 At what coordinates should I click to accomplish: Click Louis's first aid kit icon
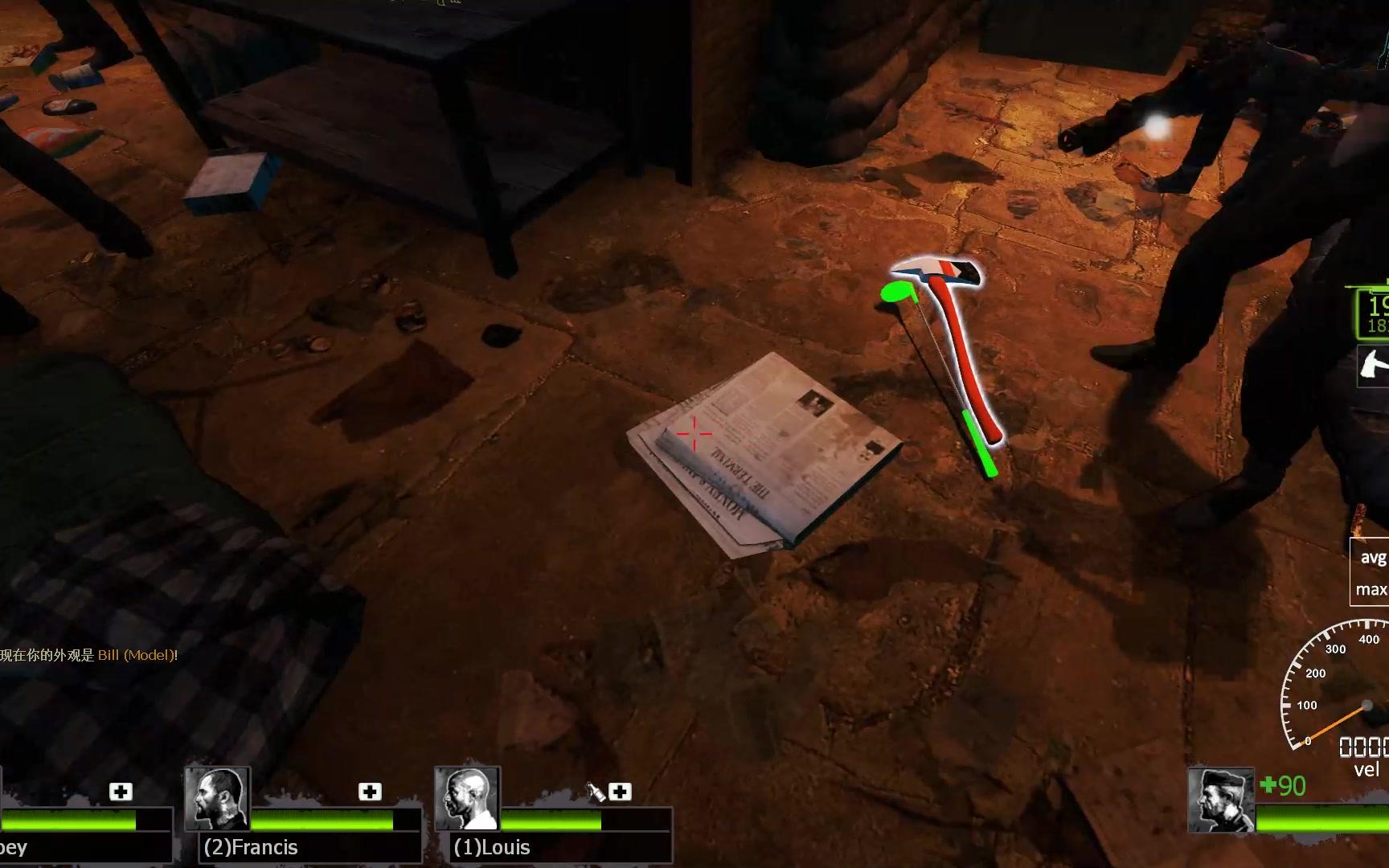620,792
